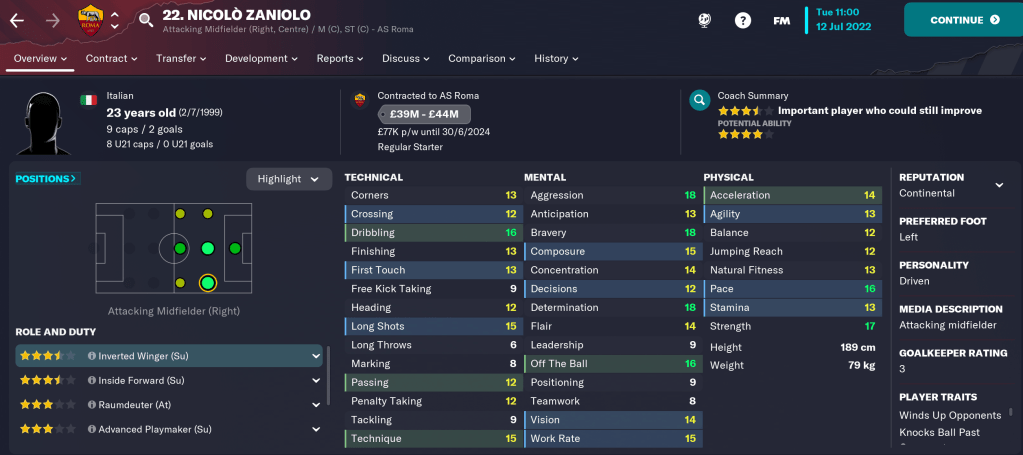Image resolution: width=1023 pixels, height=455 pixels.
Task: Open the Development menu
Action: pyautogui.click(x=262, y=59)
